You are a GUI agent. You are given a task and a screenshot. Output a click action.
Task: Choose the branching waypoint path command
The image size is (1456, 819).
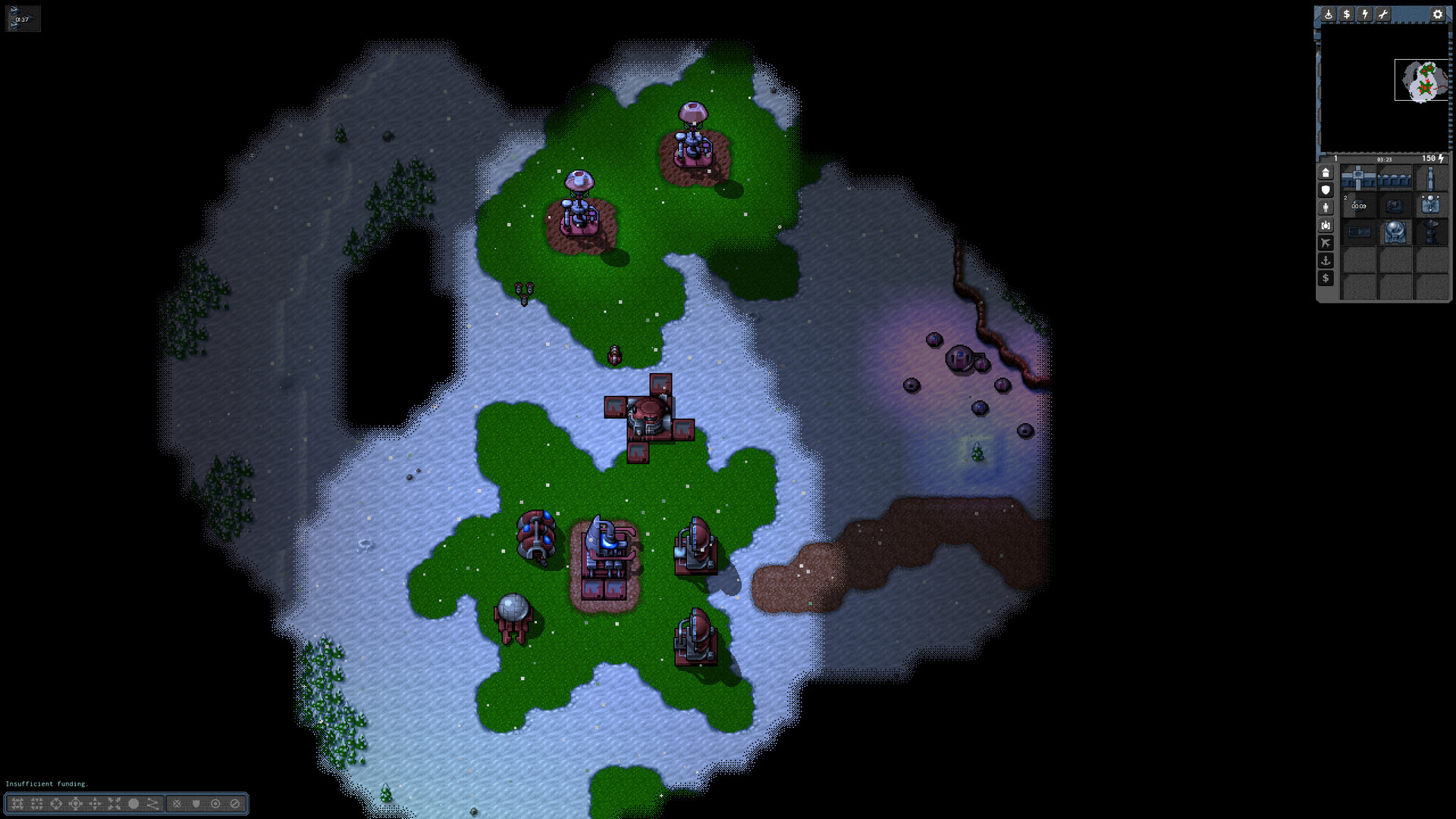point(152,804)
